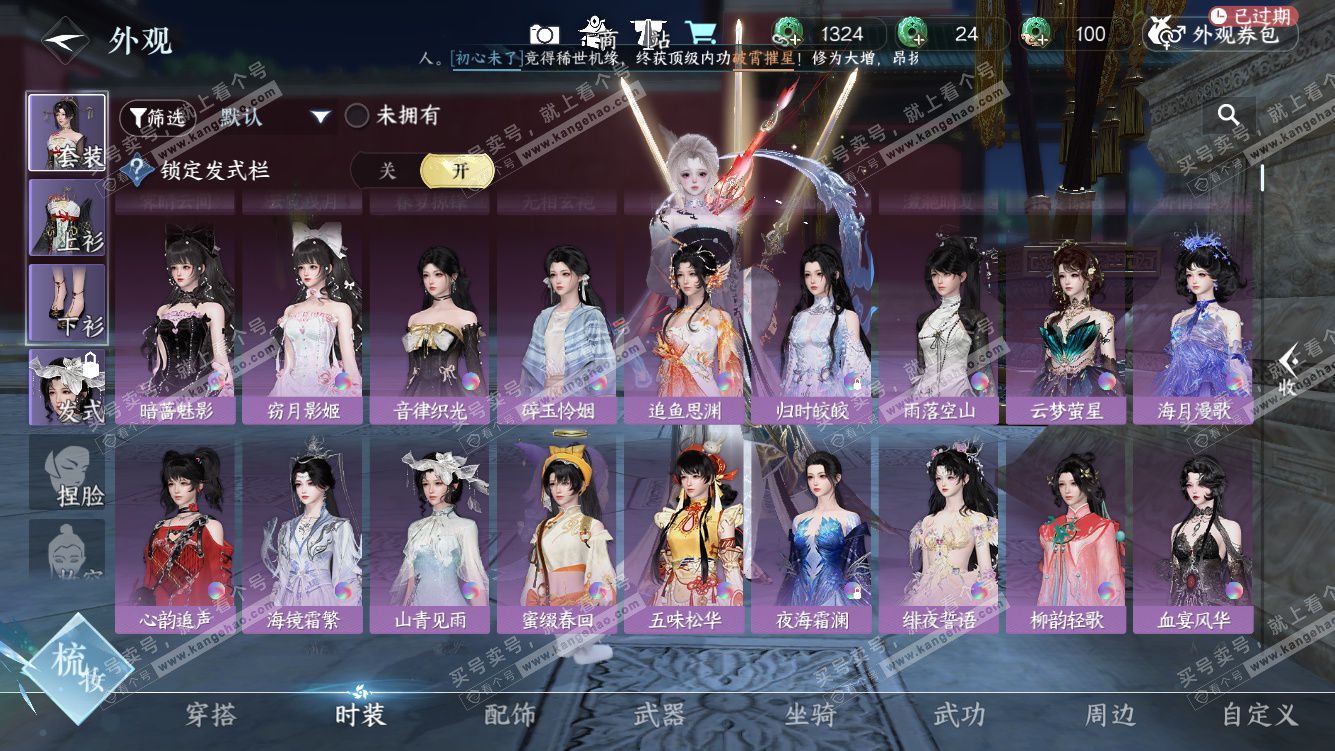Open the 捏脸 face category
This screenshot has width=1335, height=751.
pyautogui.click(x=67, y=472)
